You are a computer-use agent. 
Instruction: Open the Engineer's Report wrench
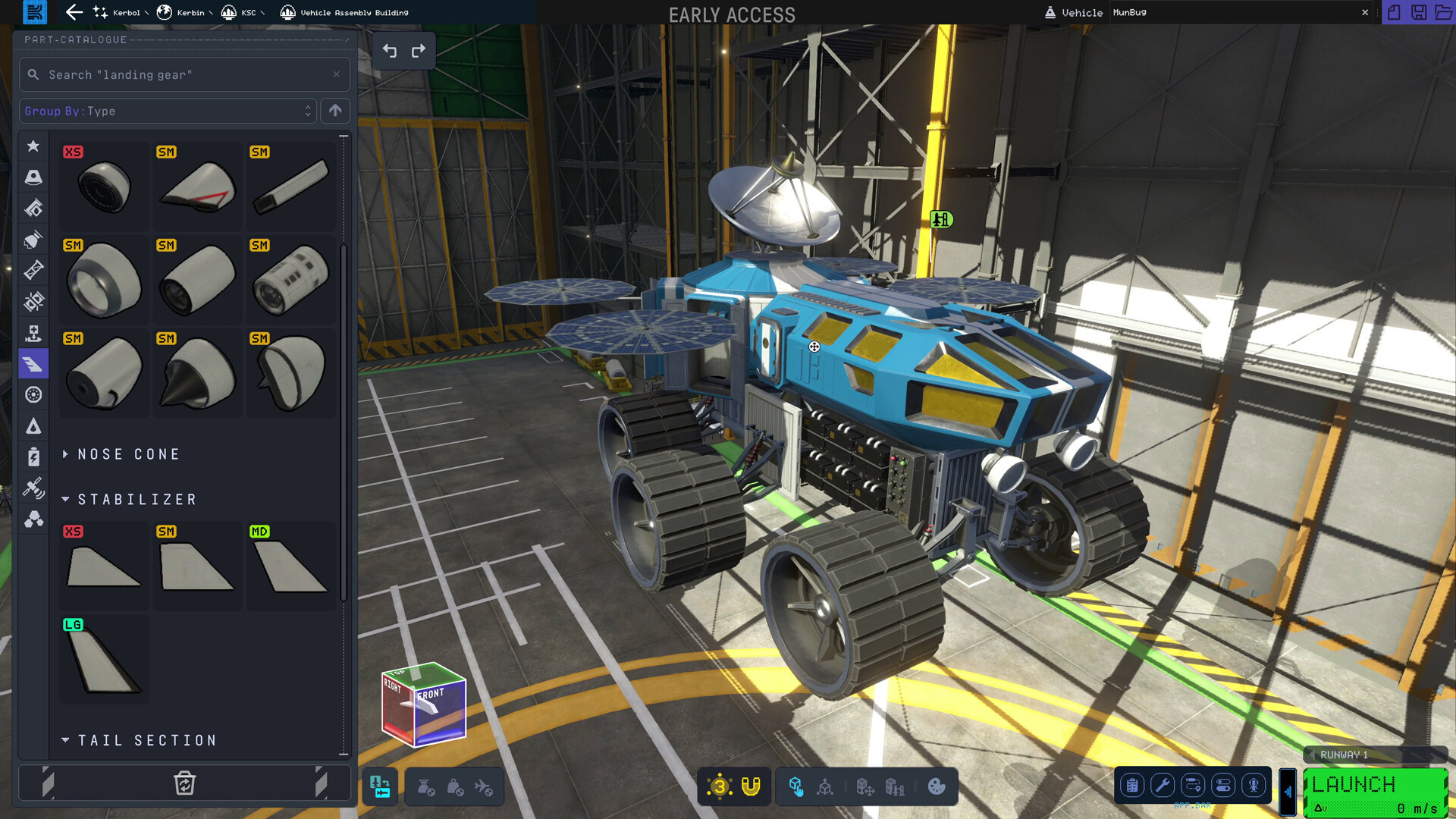tap(1163, 786)
